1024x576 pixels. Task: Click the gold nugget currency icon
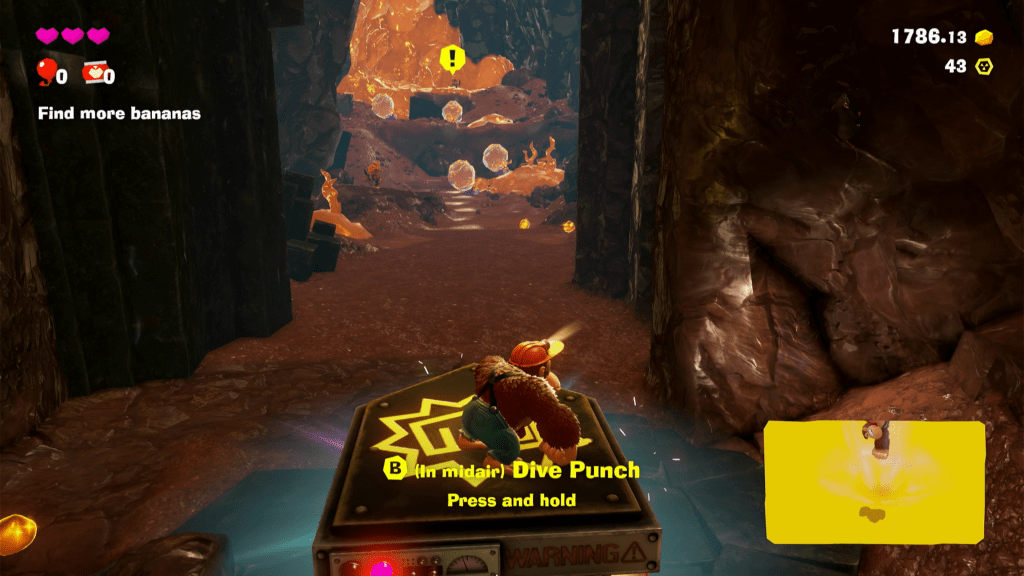coord(984,37)
